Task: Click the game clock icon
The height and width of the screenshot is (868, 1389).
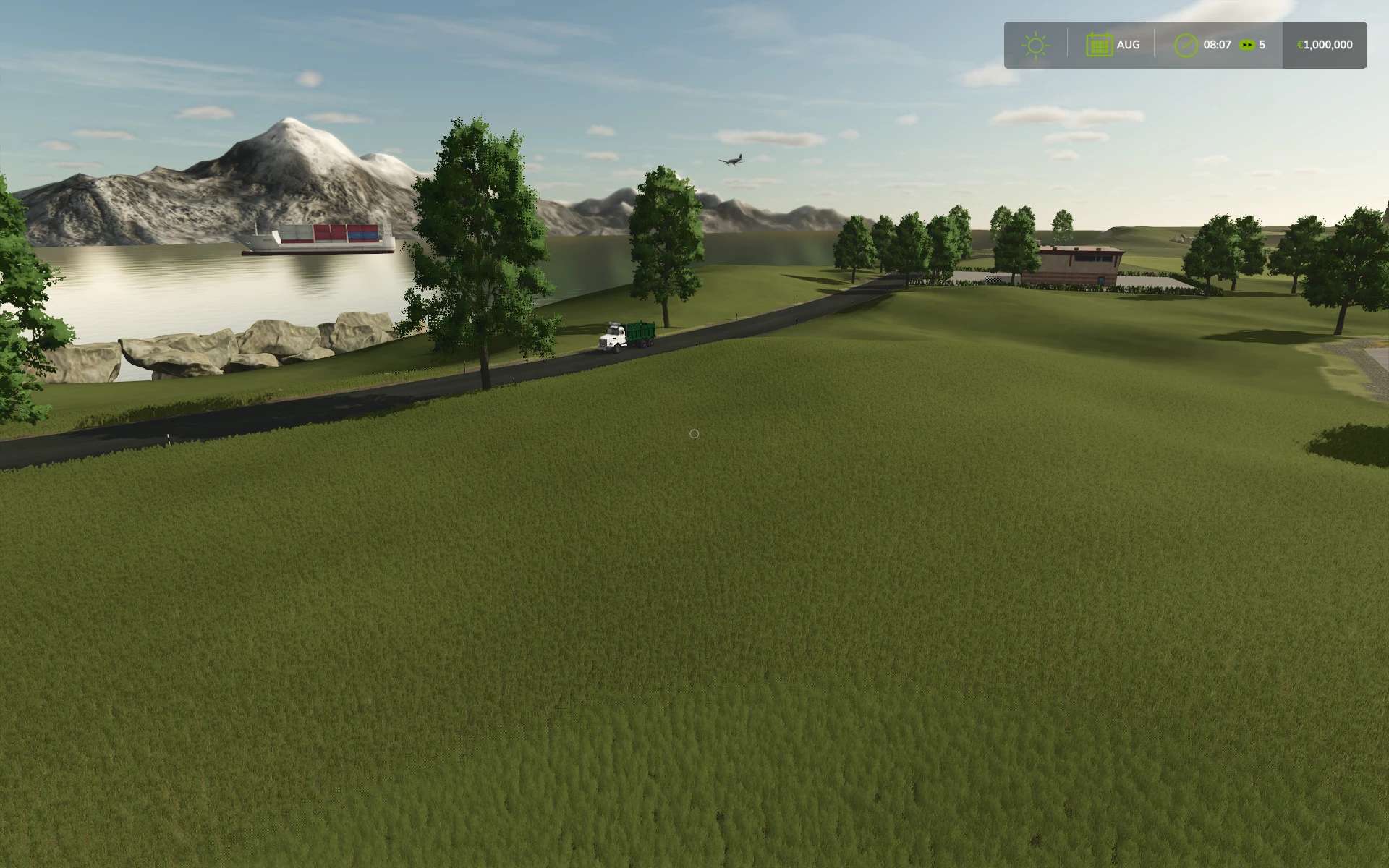Action: 1186,46
